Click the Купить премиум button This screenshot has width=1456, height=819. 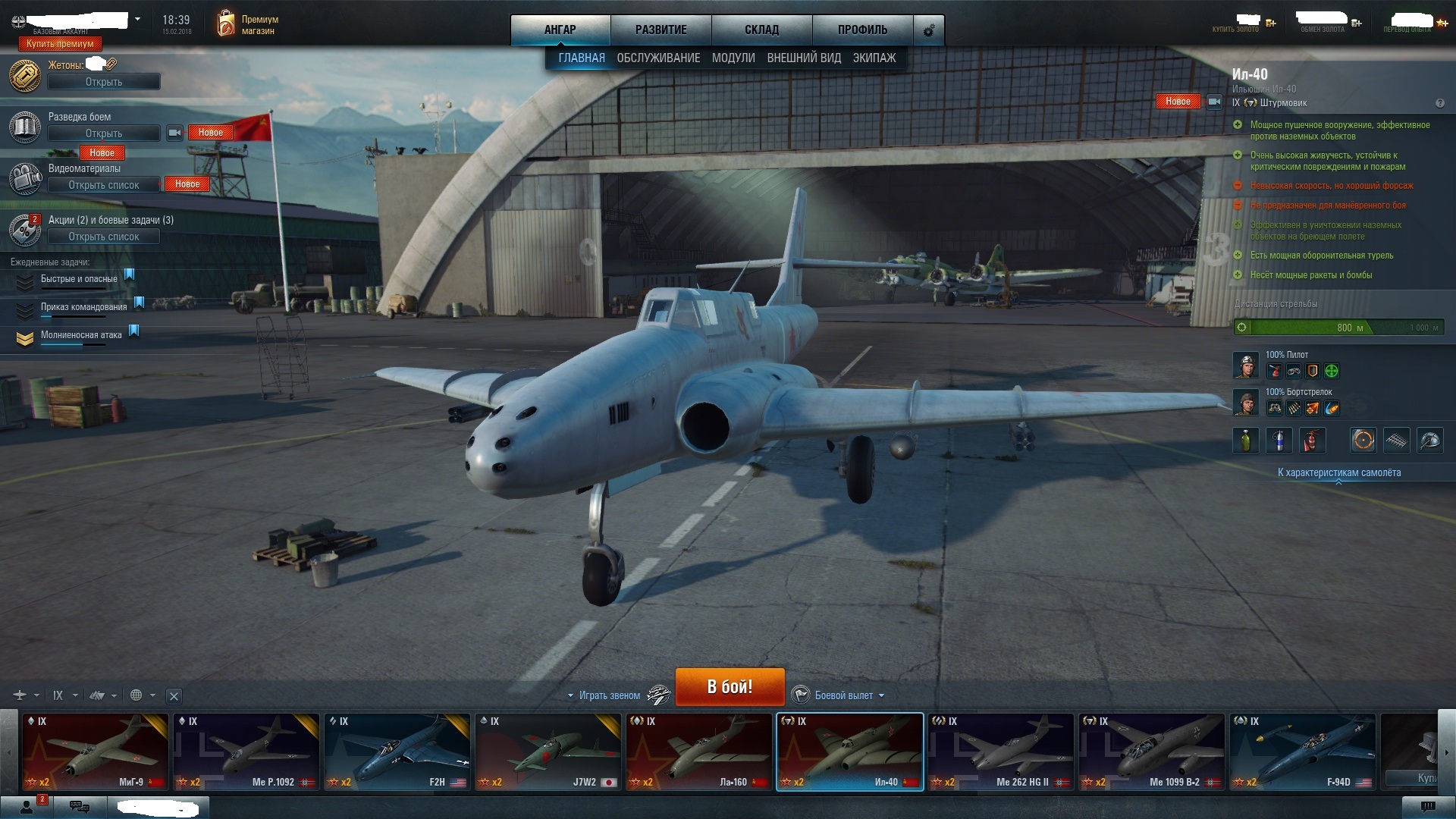(60, 44)
